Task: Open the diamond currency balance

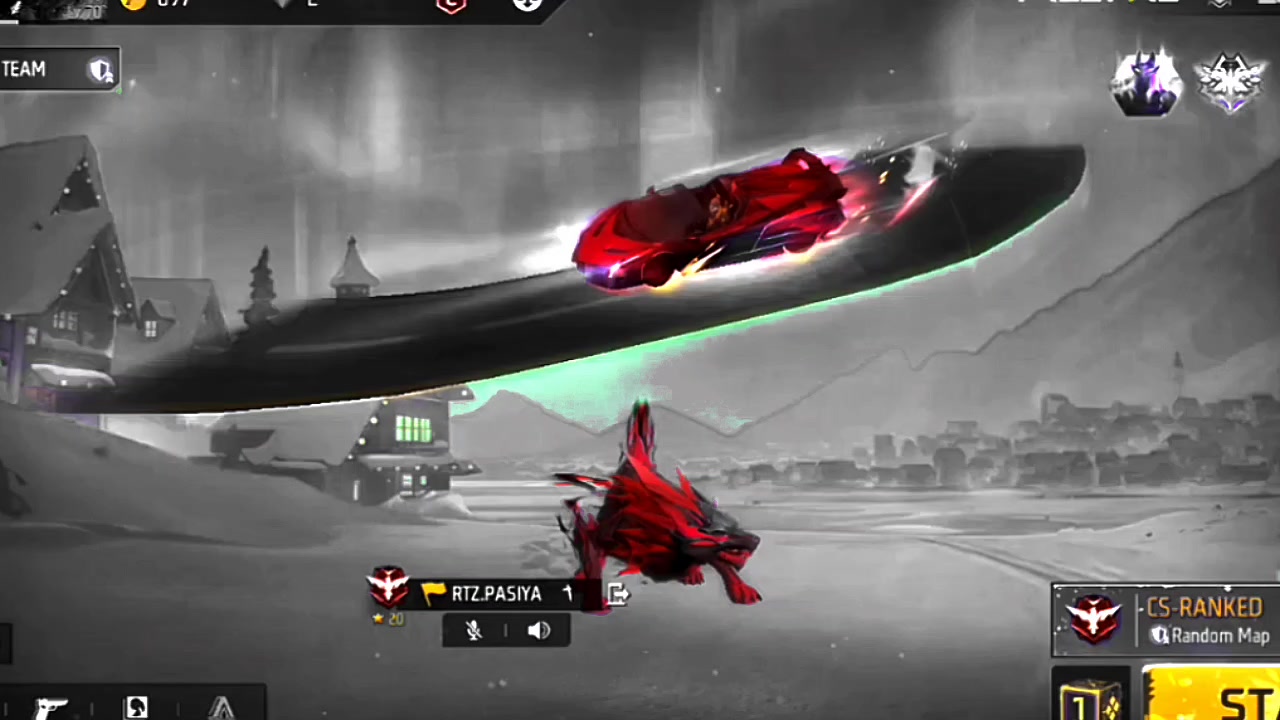Action: coord(300,5)
